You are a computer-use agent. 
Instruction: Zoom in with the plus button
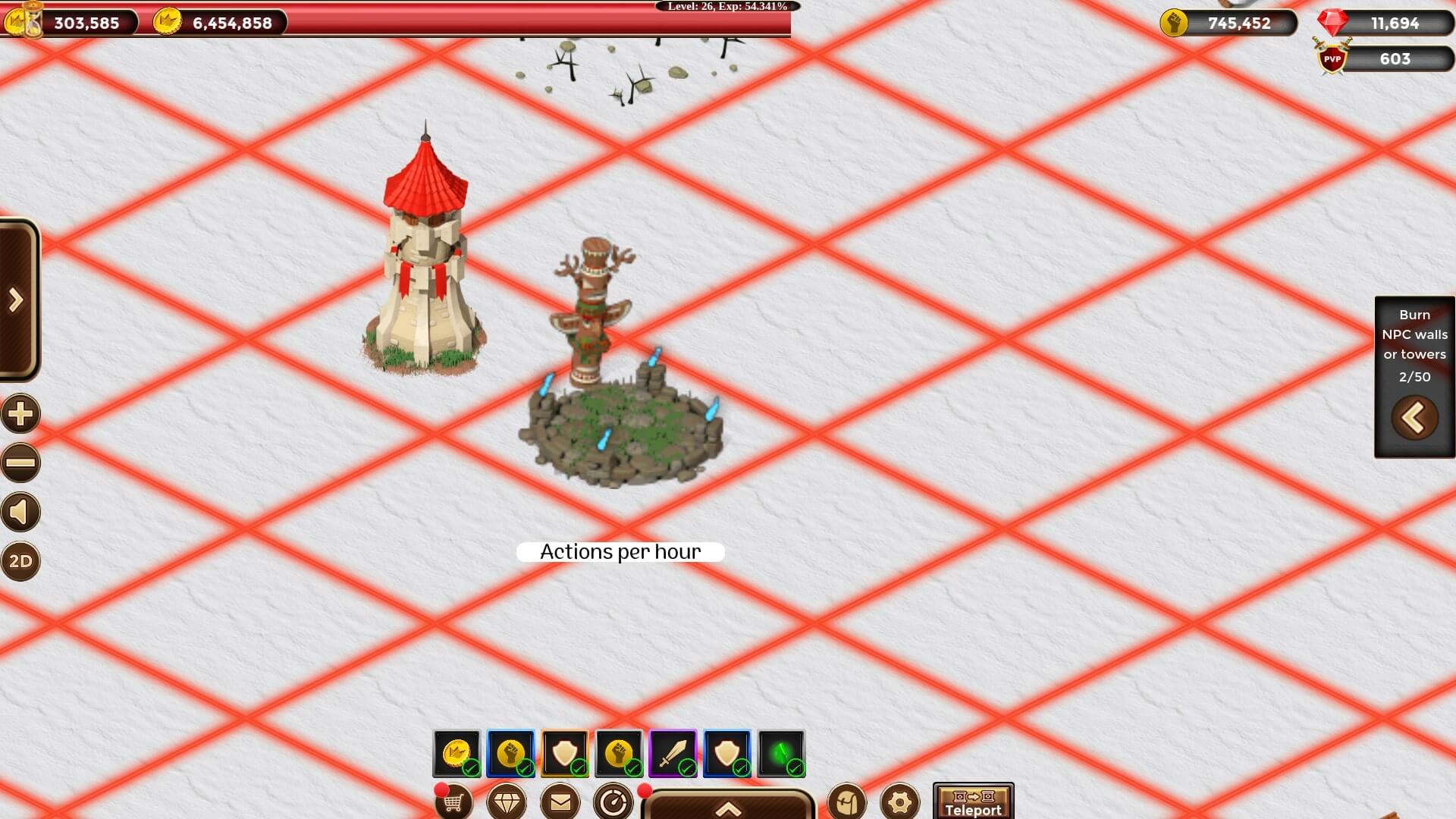pyautogui.click(x=20, y=414)
